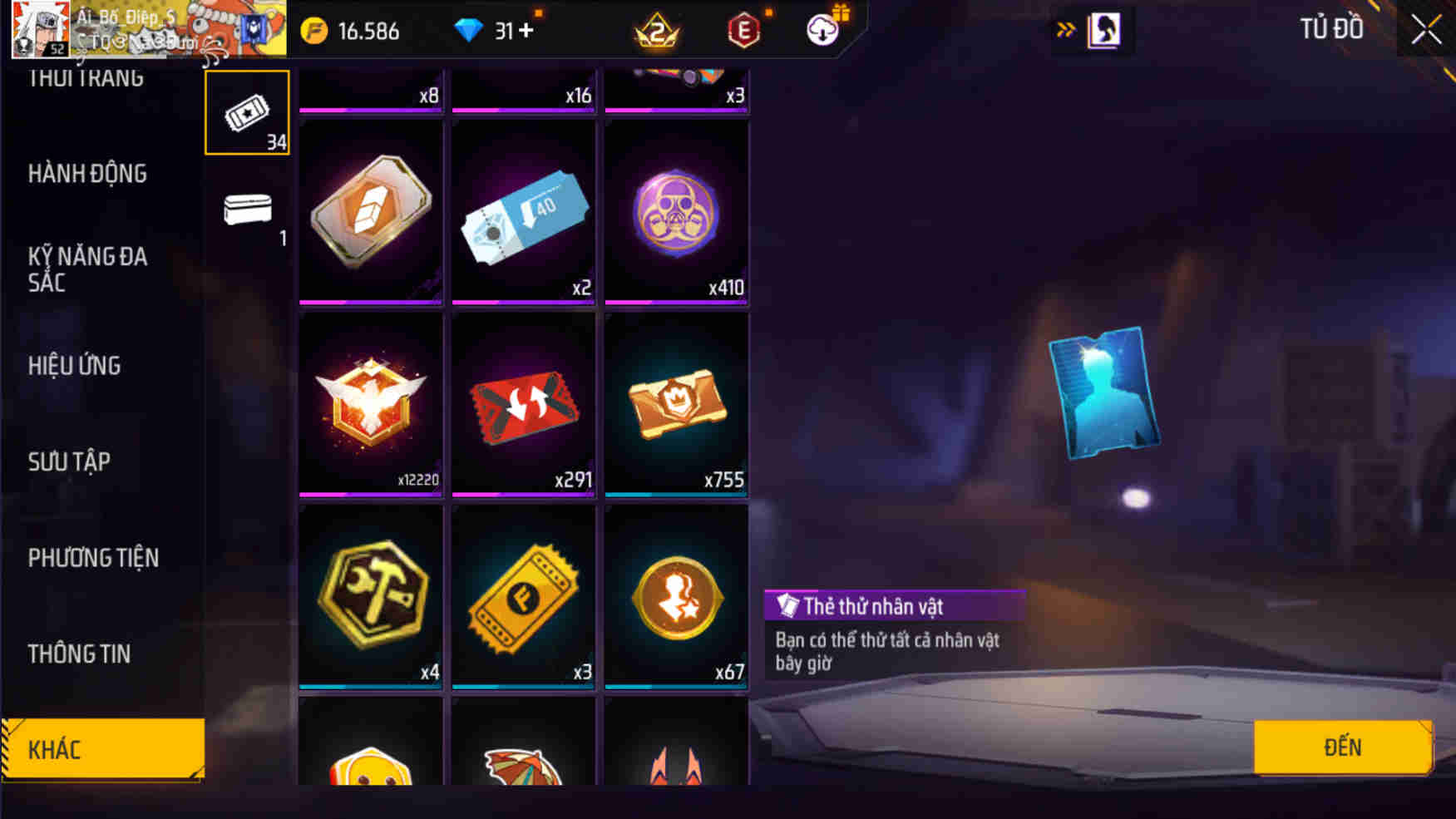Select the level 2 crown rank badge

[x=656, y=32]
